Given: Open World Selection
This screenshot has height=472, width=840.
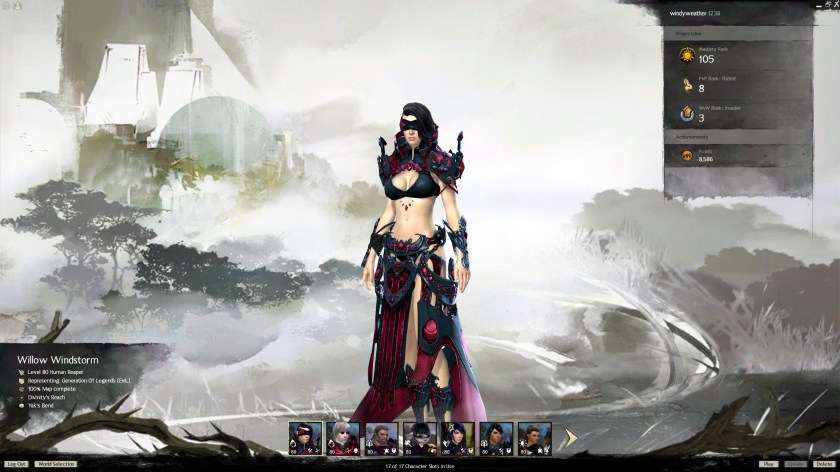Looking at the screenshot, I should [56, 464].
